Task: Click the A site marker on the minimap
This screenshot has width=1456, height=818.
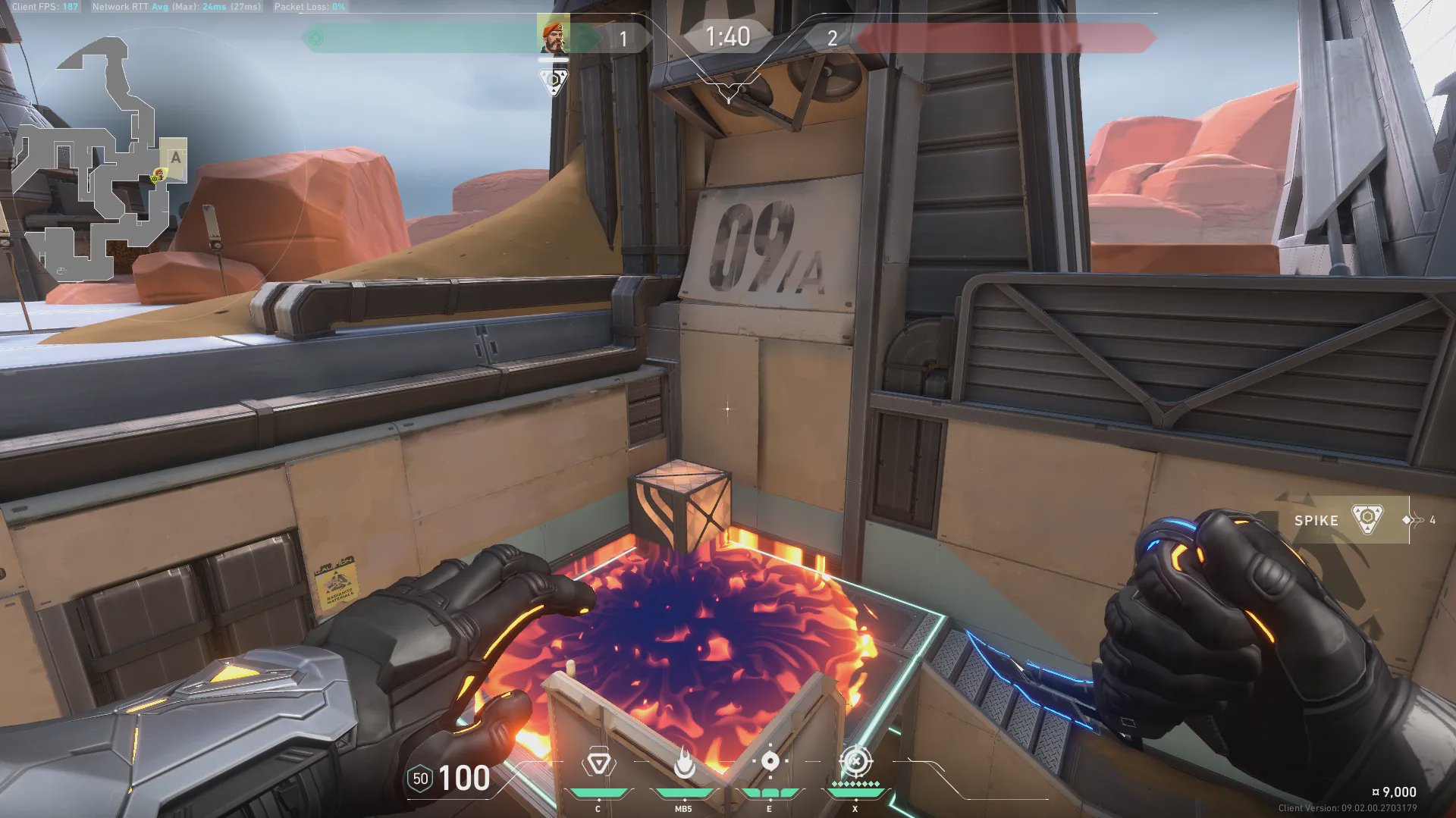Action: pyautogui.click(x=176, y=158)
